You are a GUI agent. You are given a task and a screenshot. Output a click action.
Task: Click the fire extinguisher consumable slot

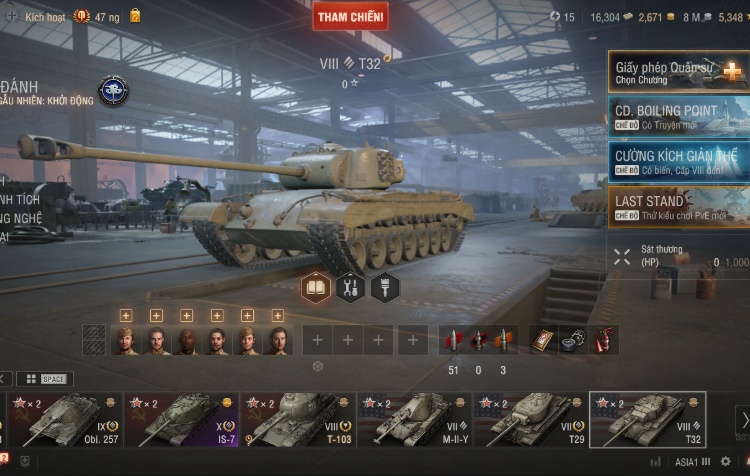(605, 340)
